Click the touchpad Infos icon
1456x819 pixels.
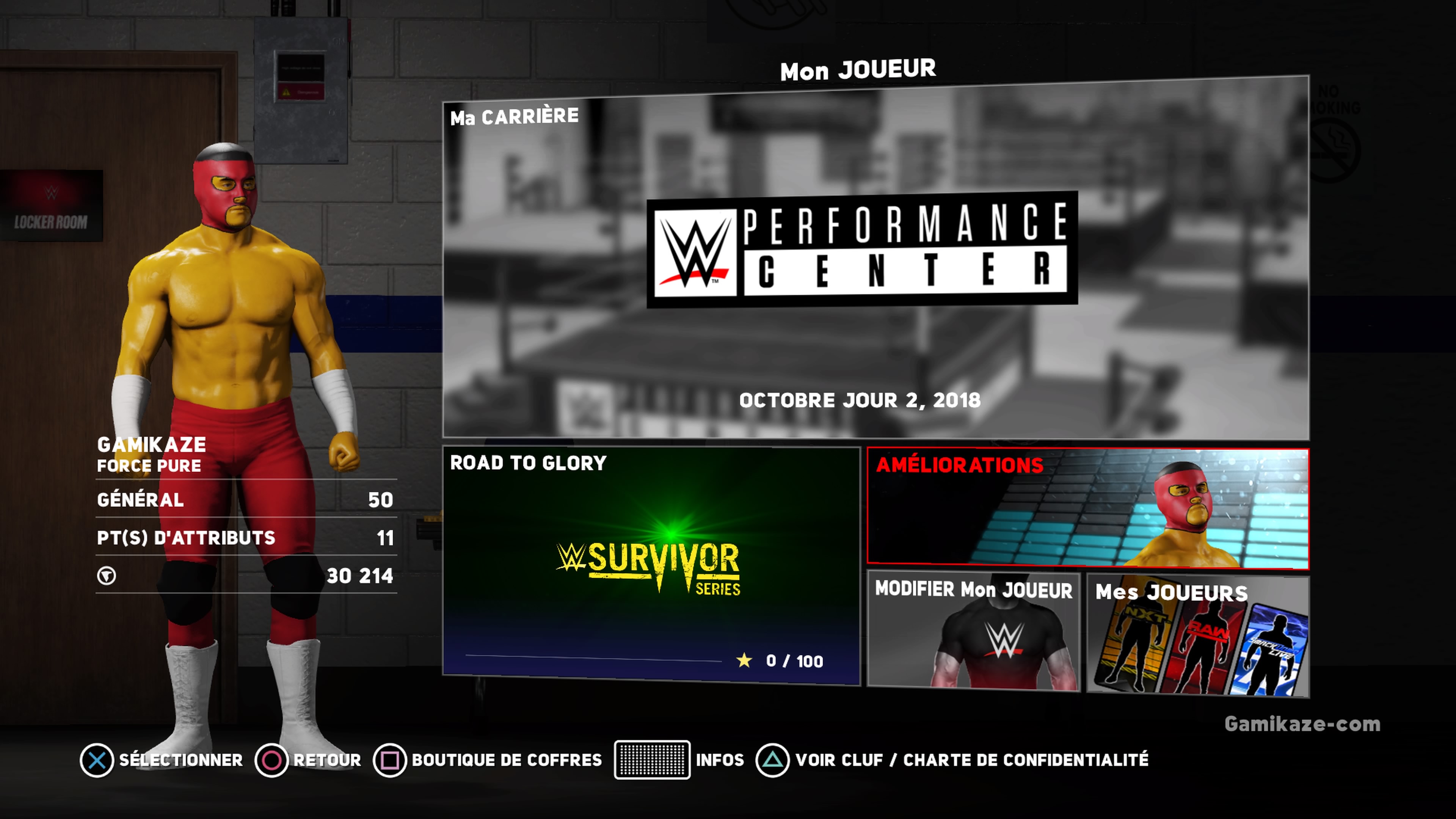pos(651,760)
